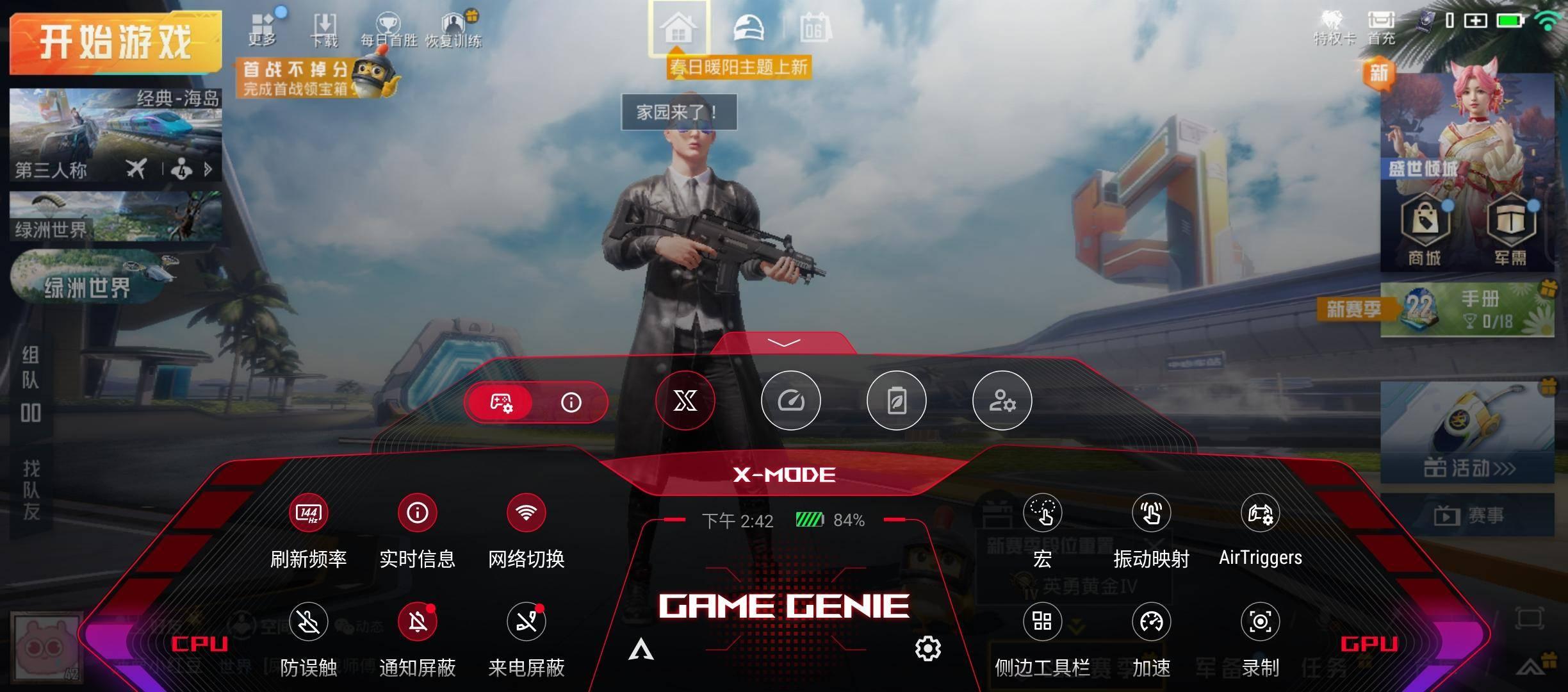Toggle the 刷新频率 144Hz refresh rate
This screenshot has height=692, width=1568.
point(308,513)
